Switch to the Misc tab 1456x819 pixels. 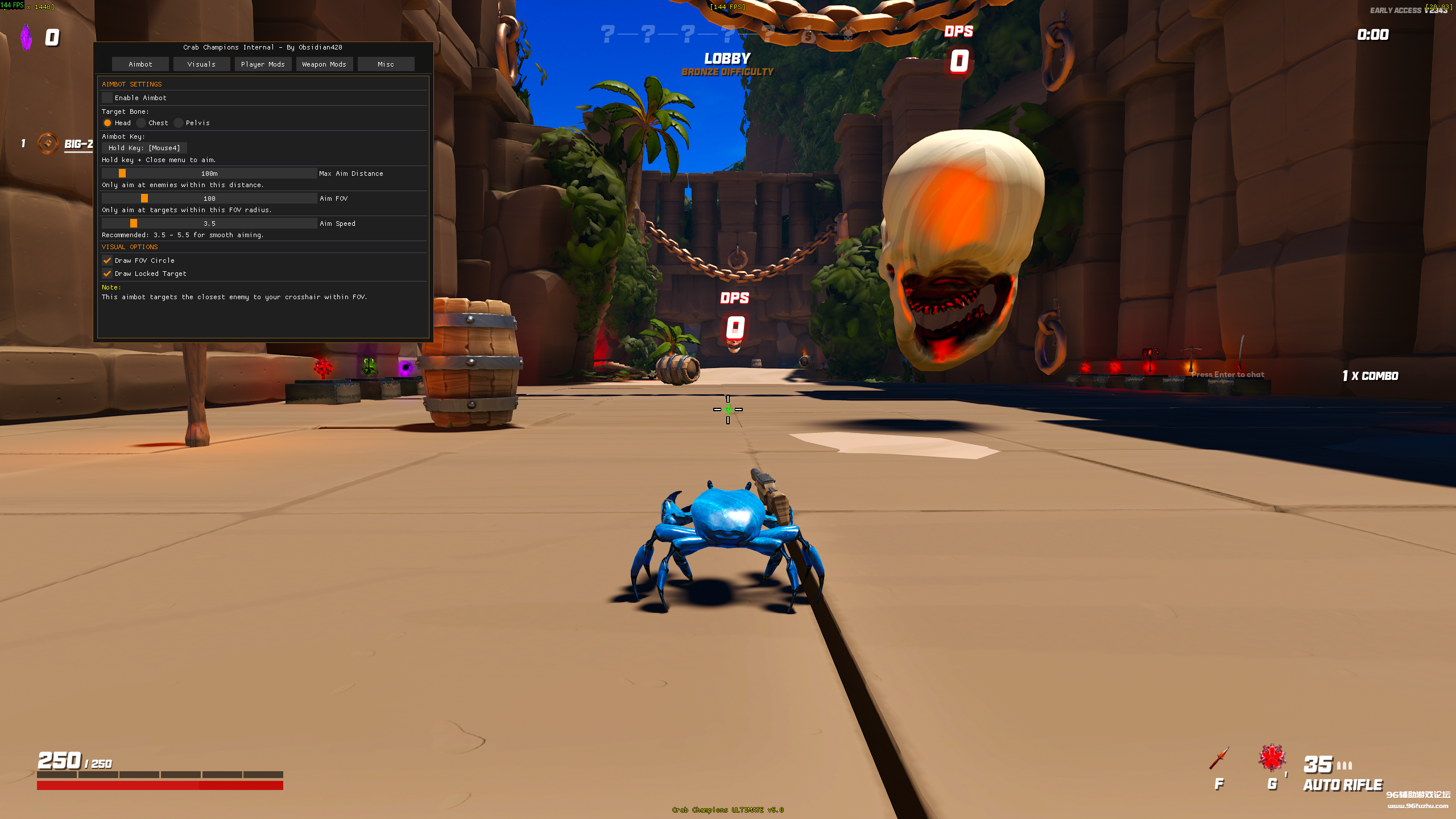coord(386,64)
